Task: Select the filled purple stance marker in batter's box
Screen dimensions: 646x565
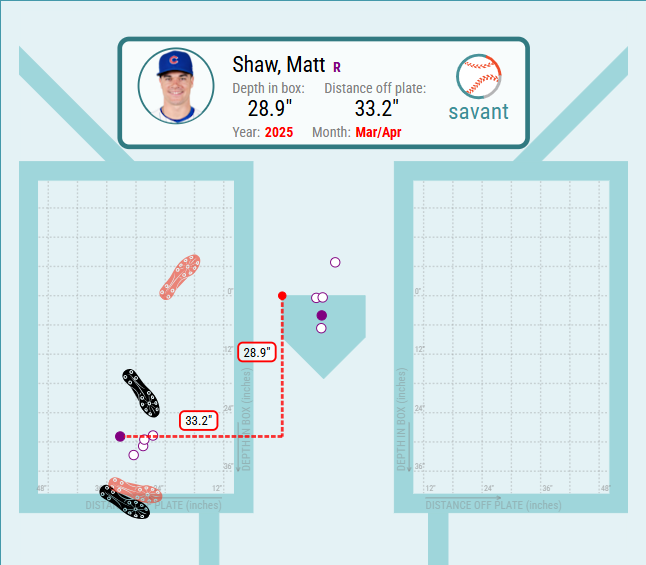Action: click(120, 436)
